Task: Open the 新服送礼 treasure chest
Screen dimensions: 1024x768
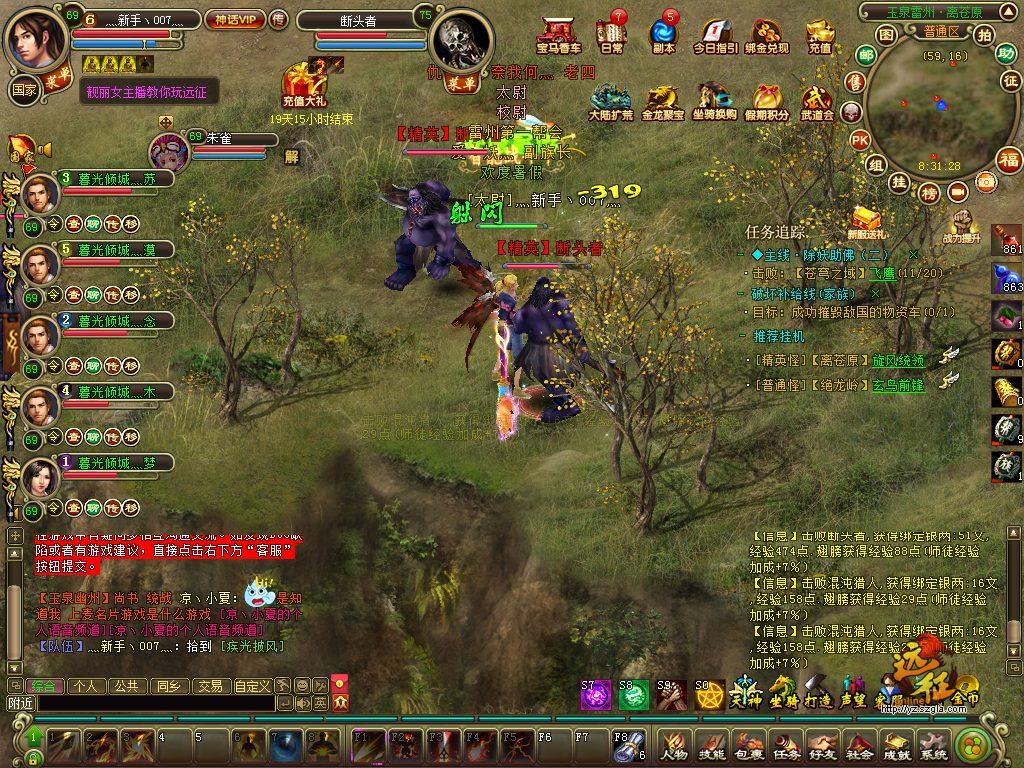Action: (865, 221)
